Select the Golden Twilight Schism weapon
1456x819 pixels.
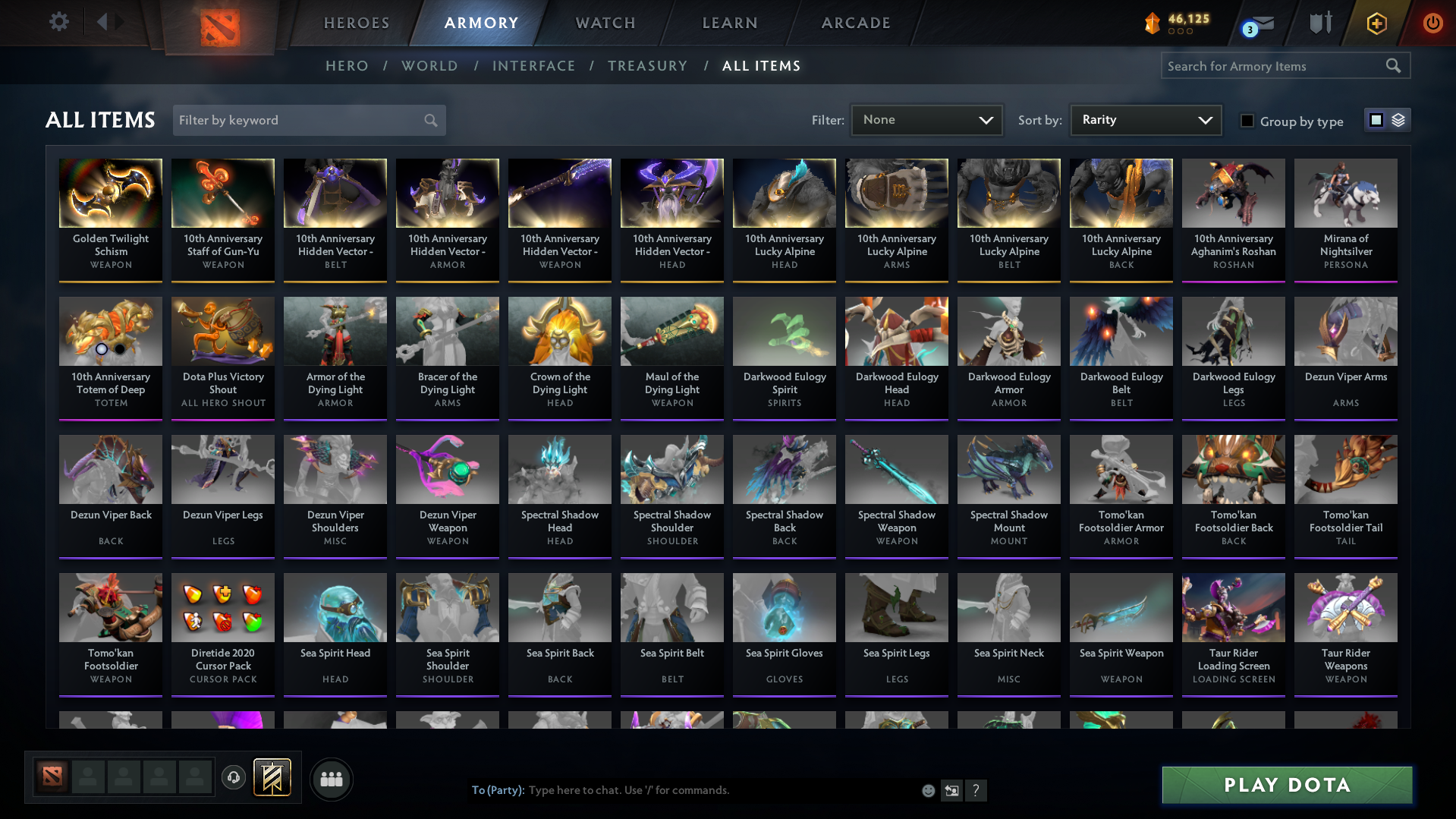[110, 219]
